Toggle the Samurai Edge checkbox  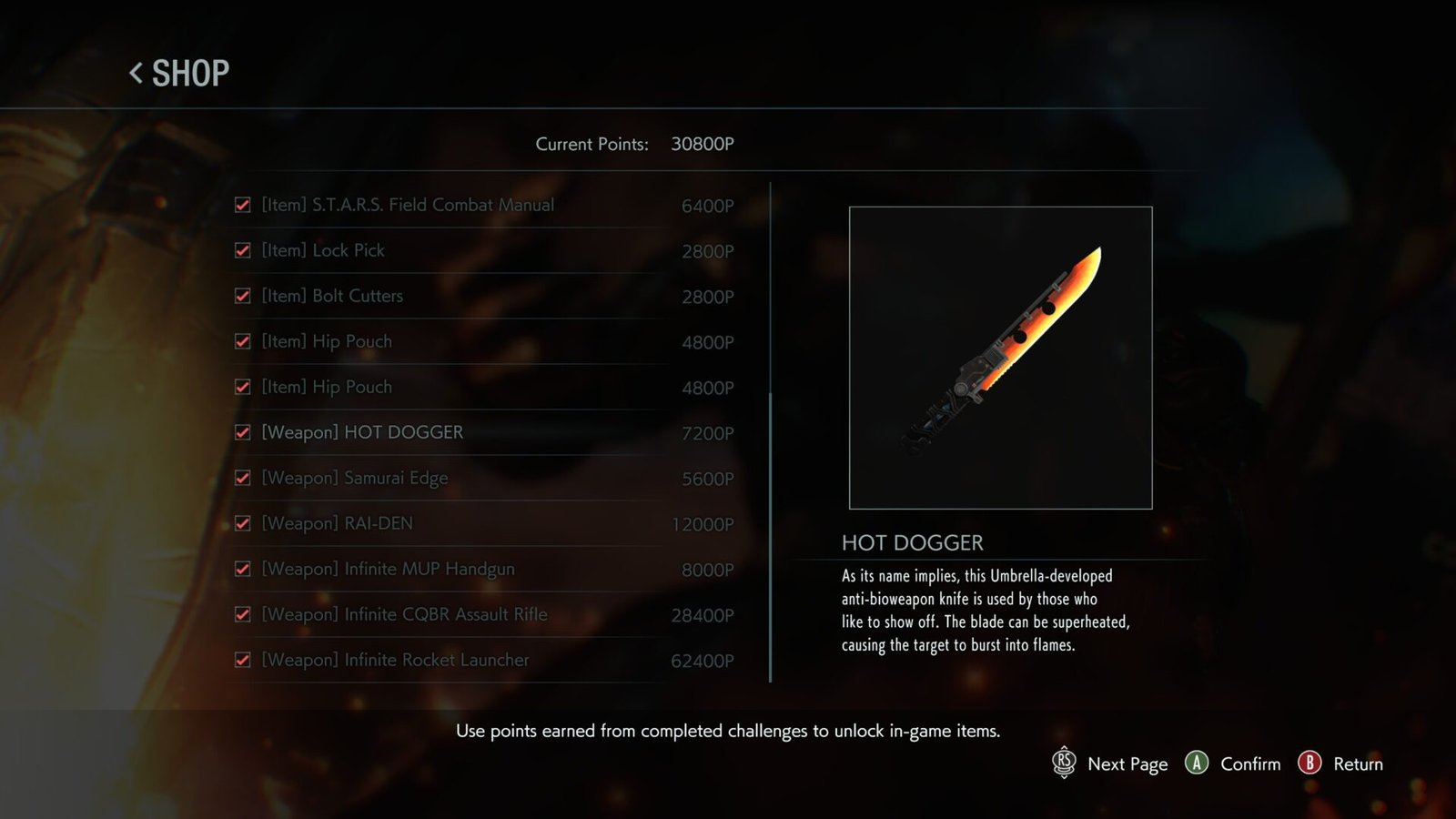pyautogui.click(x=242, y=478)
